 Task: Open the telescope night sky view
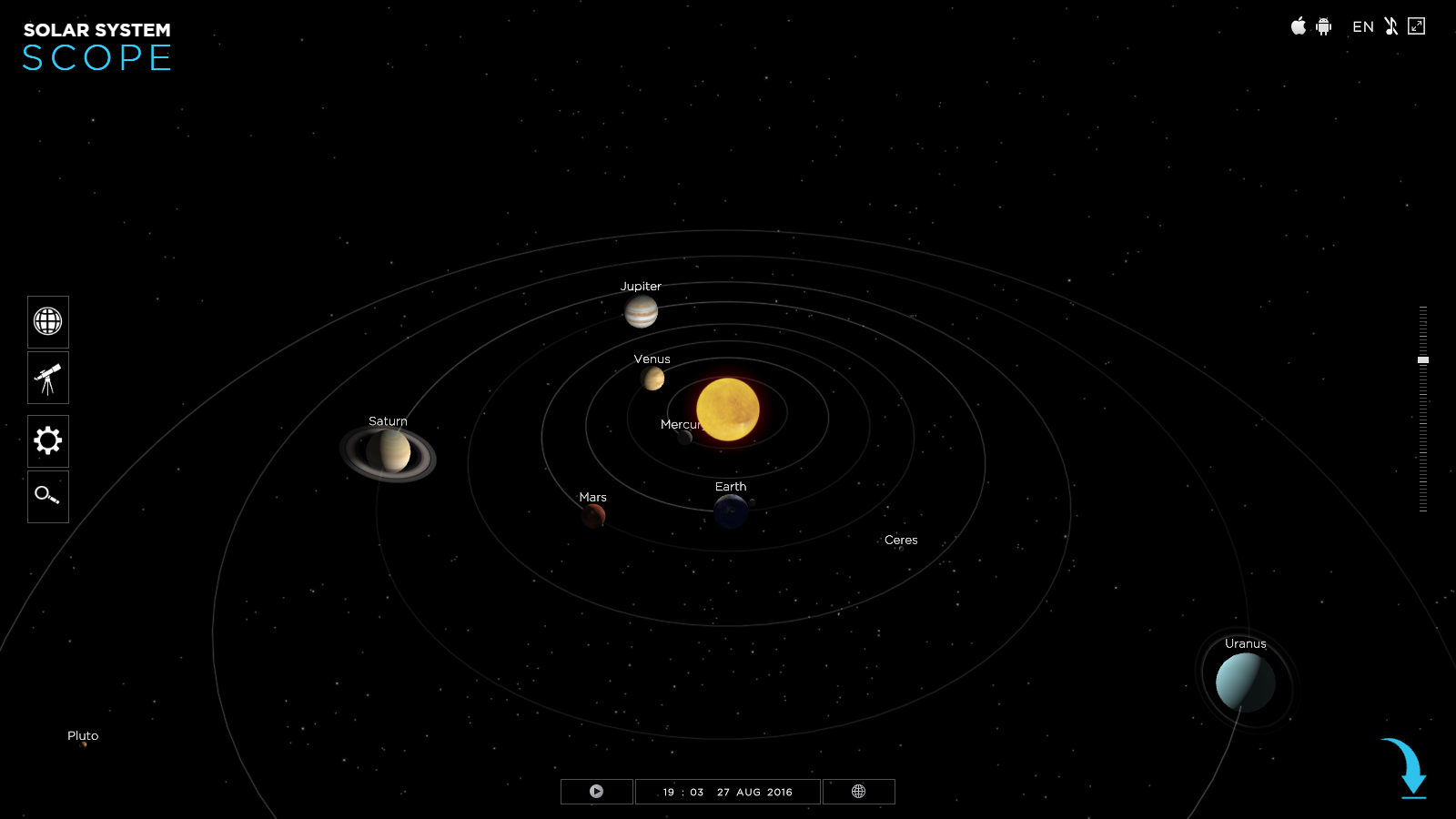(x=48, y=378)
